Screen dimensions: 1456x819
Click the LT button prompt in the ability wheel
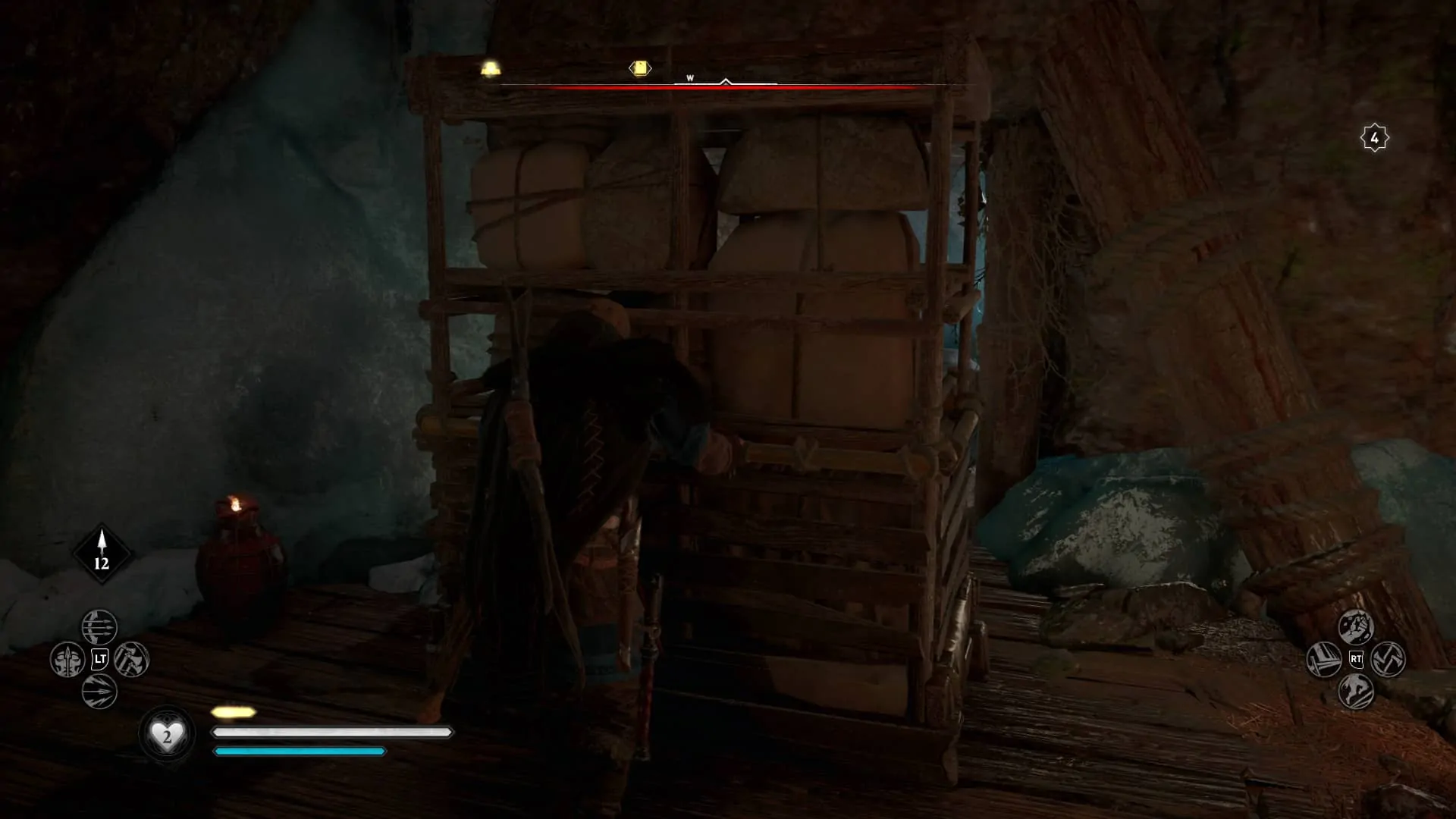(99, 659)
